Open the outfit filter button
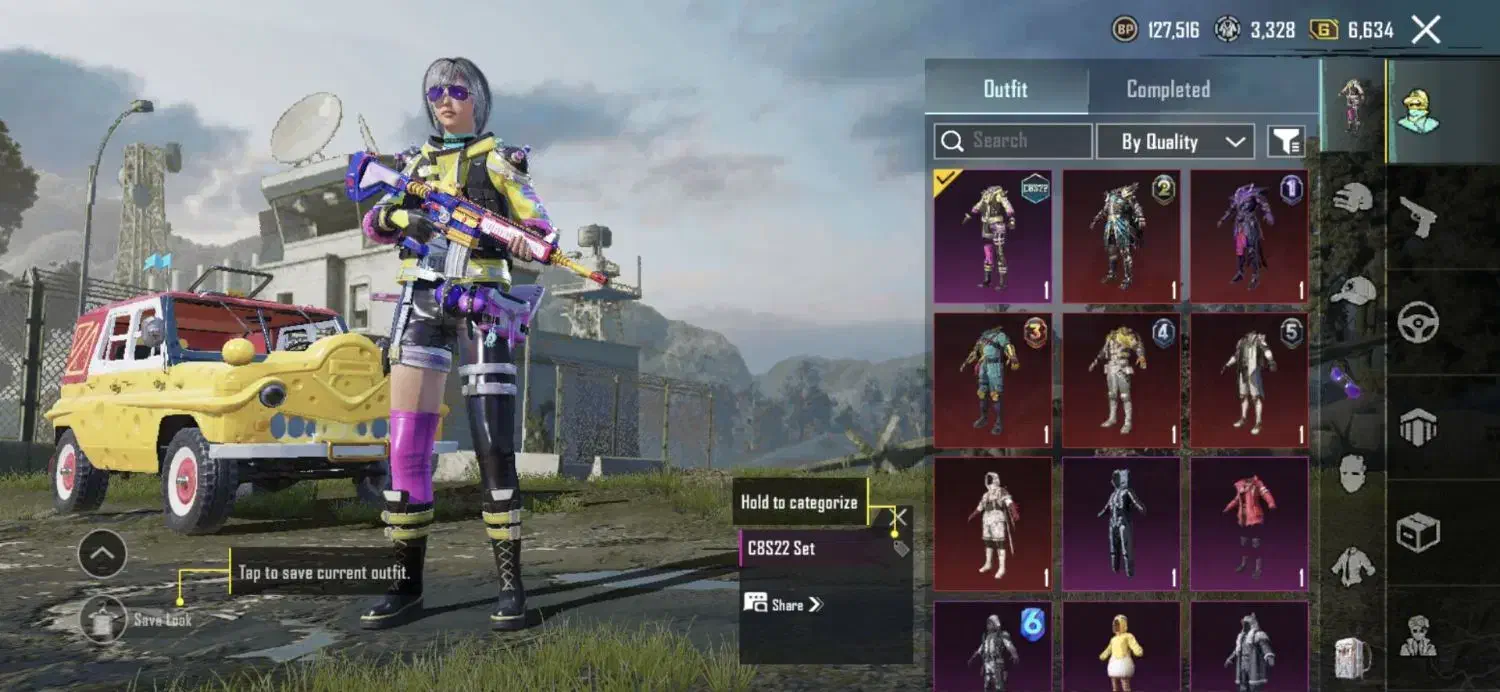The height and width of the screenshot is (692, 1500). 1286,142
